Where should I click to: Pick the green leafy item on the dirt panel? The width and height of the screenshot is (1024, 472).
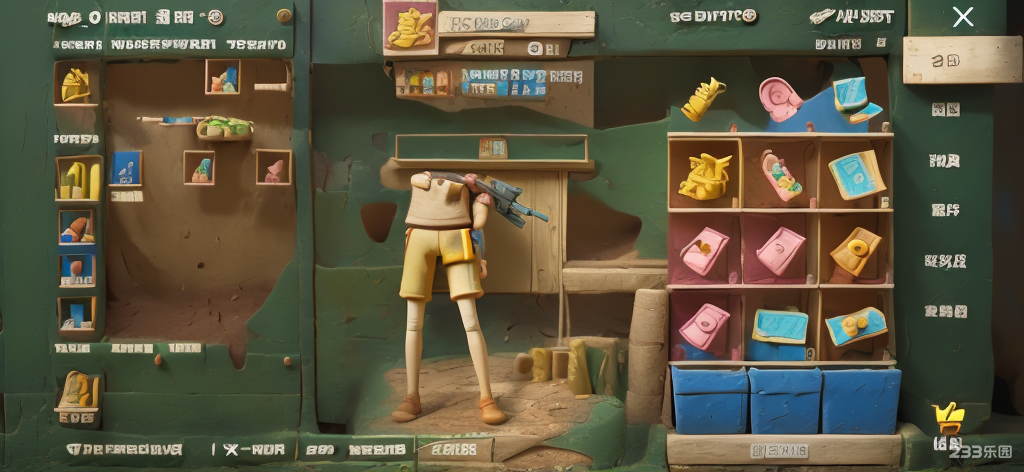pos(224,128)
